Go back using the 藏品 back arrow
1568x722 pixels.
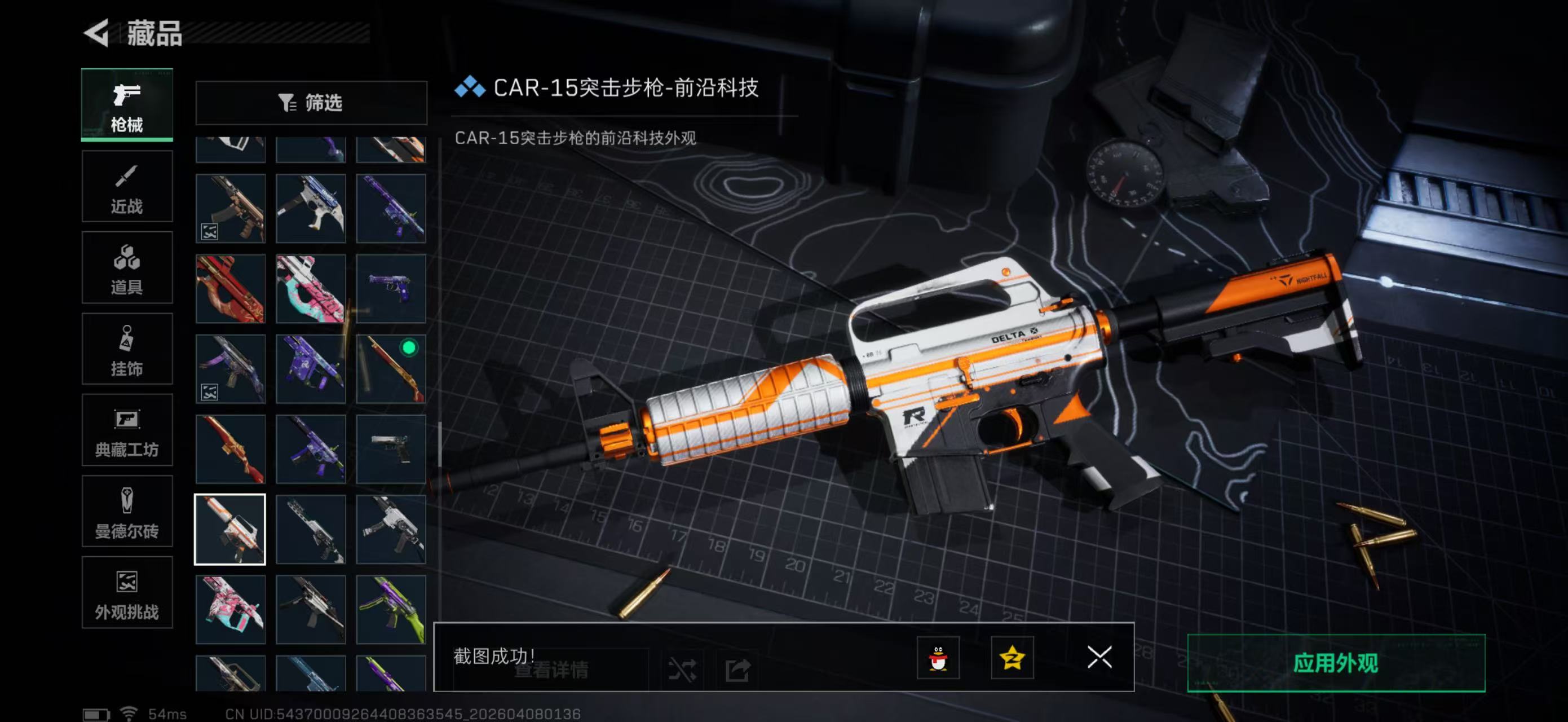98,32
